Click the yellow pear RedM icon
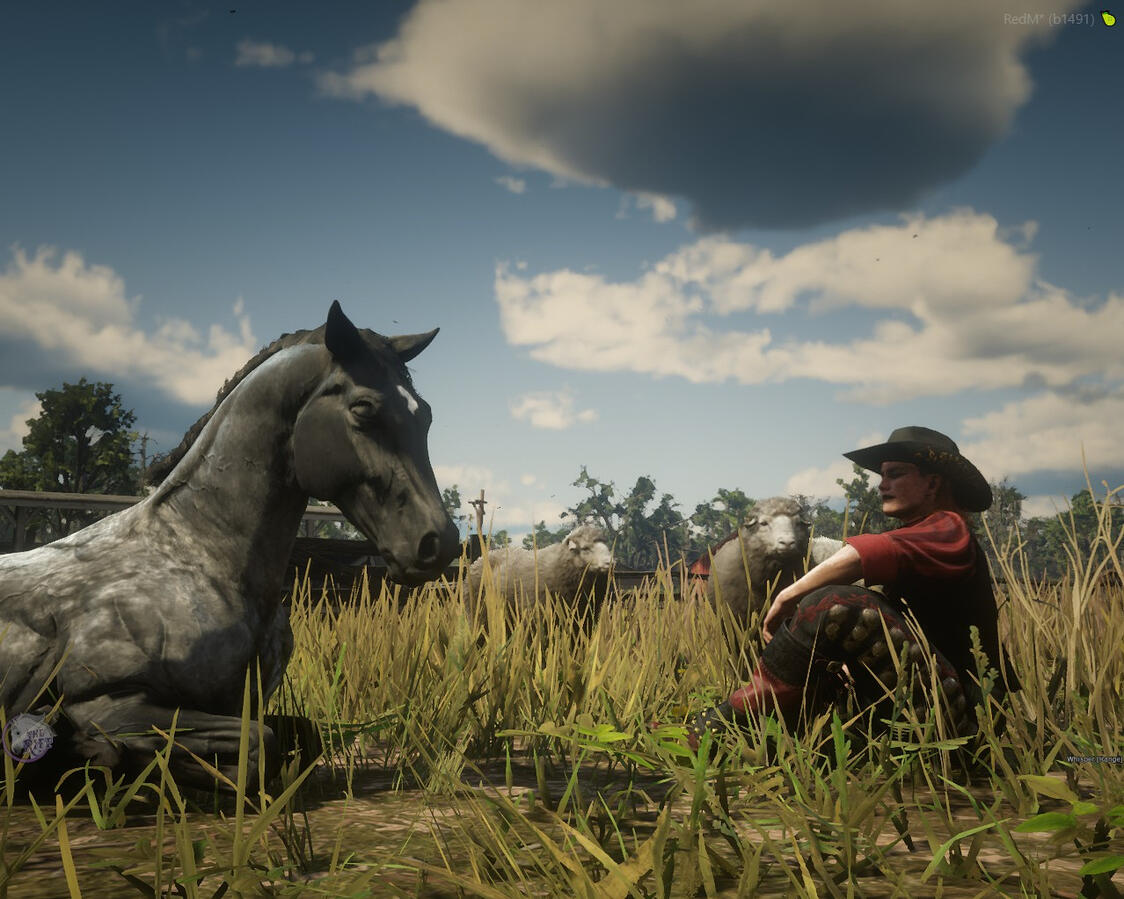1124x899 pixels. (x=1108, y=18)
